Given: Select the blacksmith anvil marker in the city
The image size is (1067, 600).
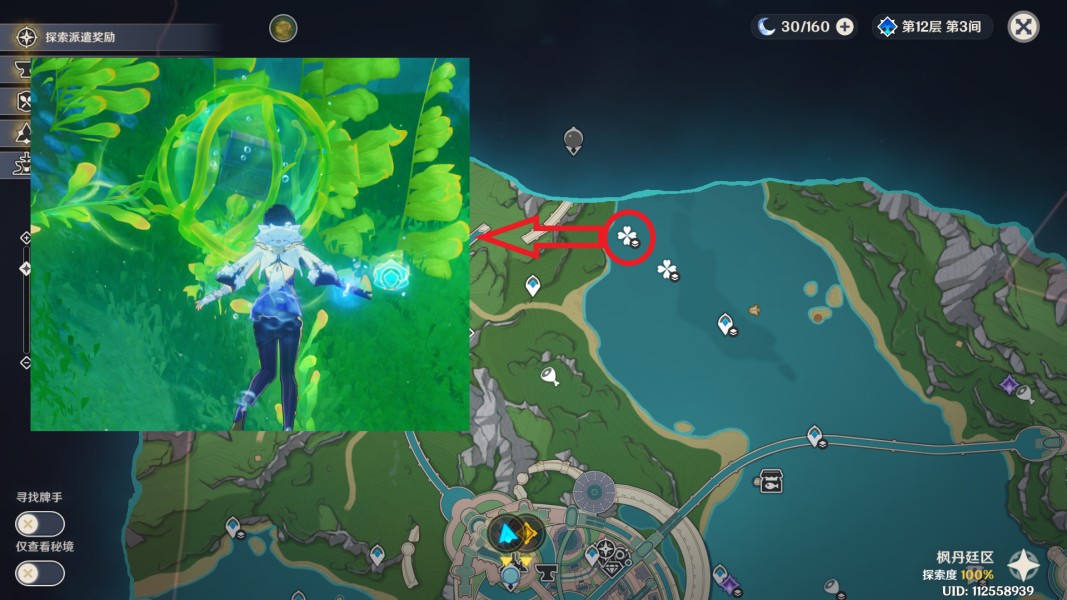Looking at the screenshot, I should pyautogui.click(x=546, y=574).
